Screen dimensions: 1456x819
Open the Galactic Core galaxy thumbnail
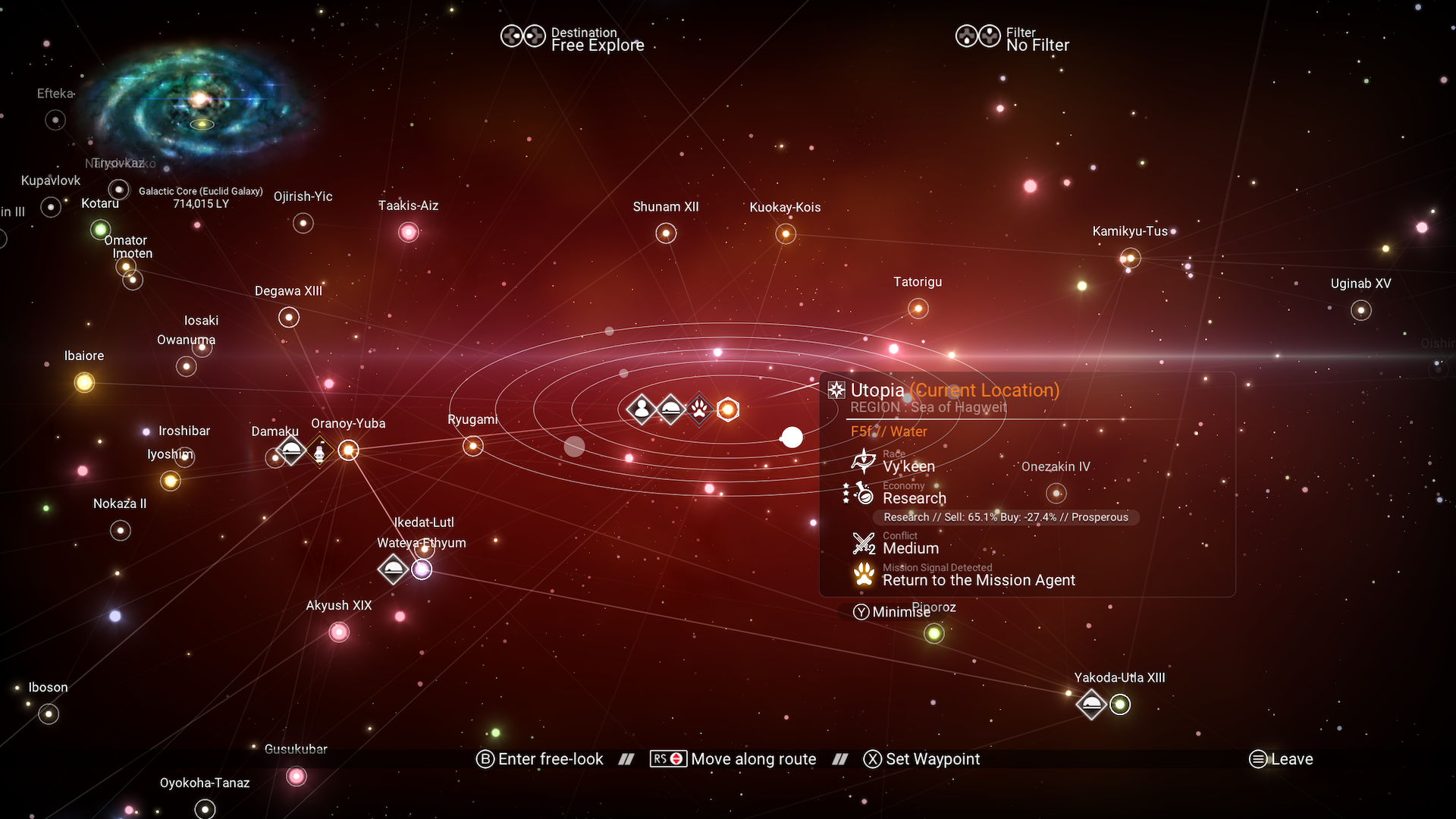click(x=201, y=102)
